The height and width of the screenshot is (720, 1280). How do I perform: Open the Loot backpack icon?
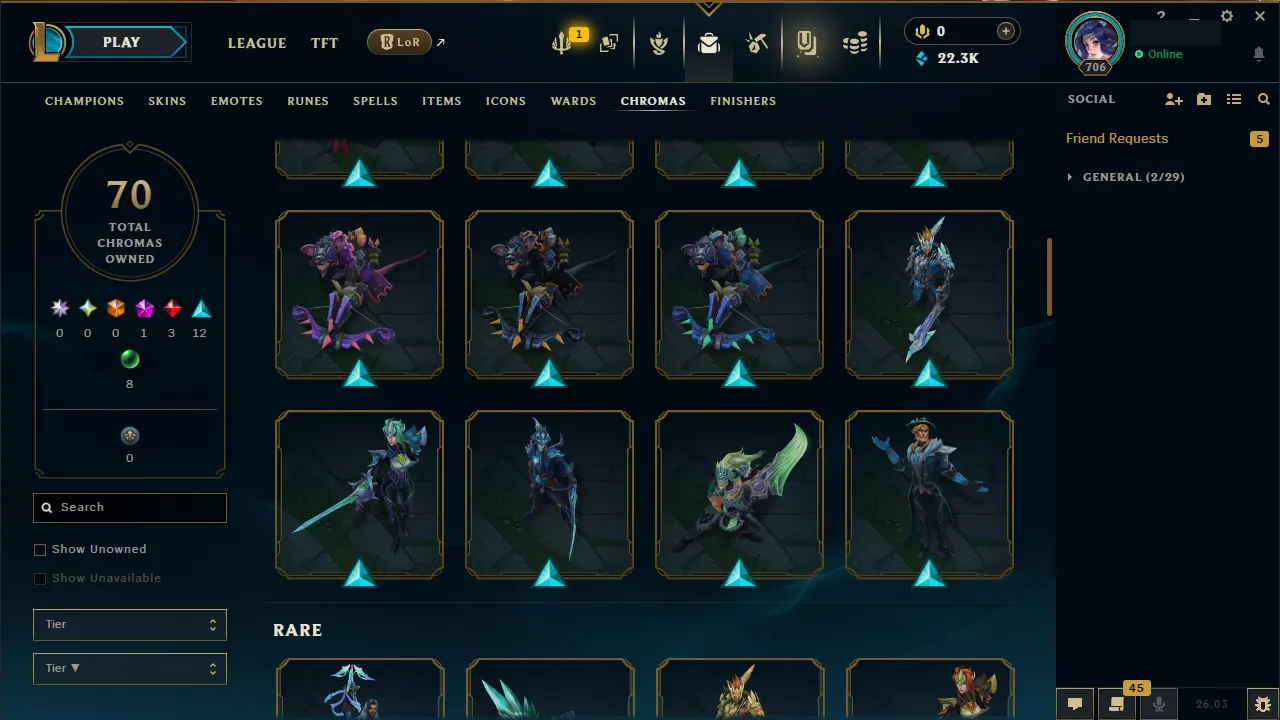click(x=708, y=40)
